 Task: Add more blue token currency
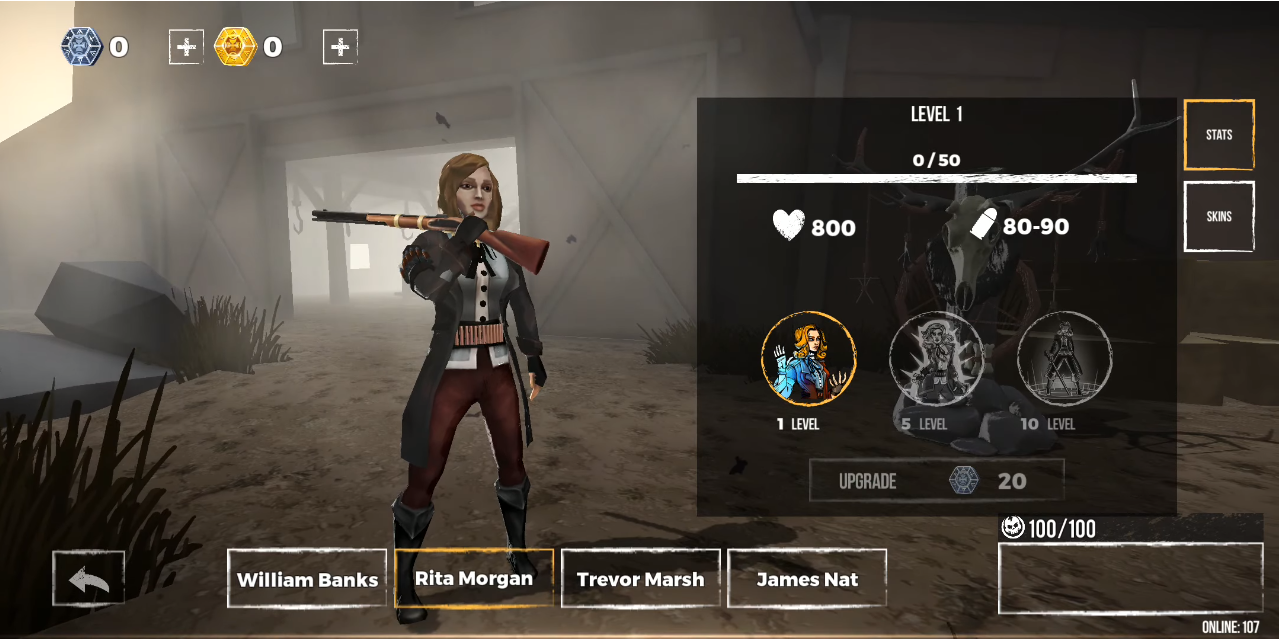[x=186, y=47]
